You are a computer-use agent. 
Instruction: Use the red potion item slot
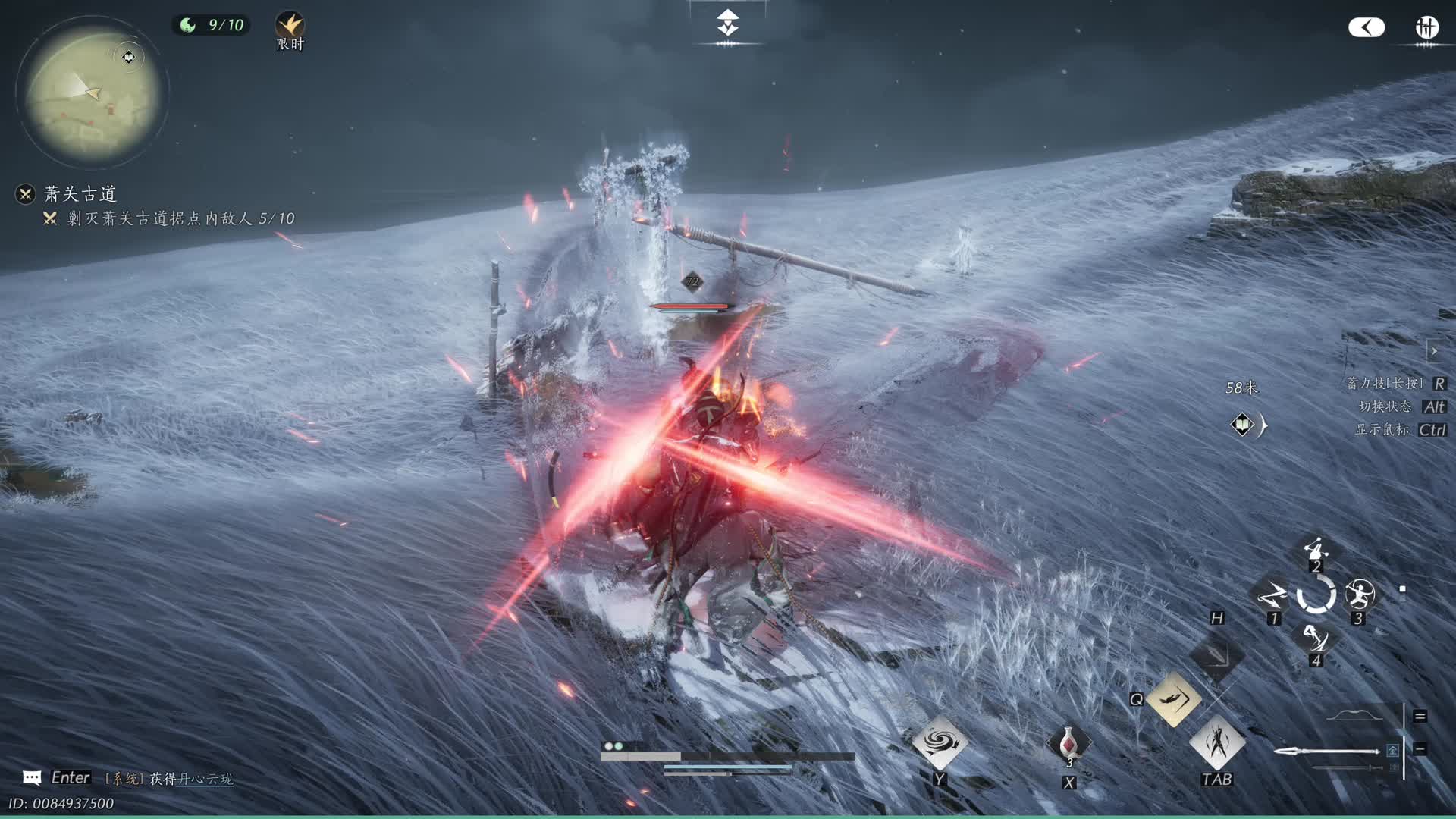[1068, 743]
